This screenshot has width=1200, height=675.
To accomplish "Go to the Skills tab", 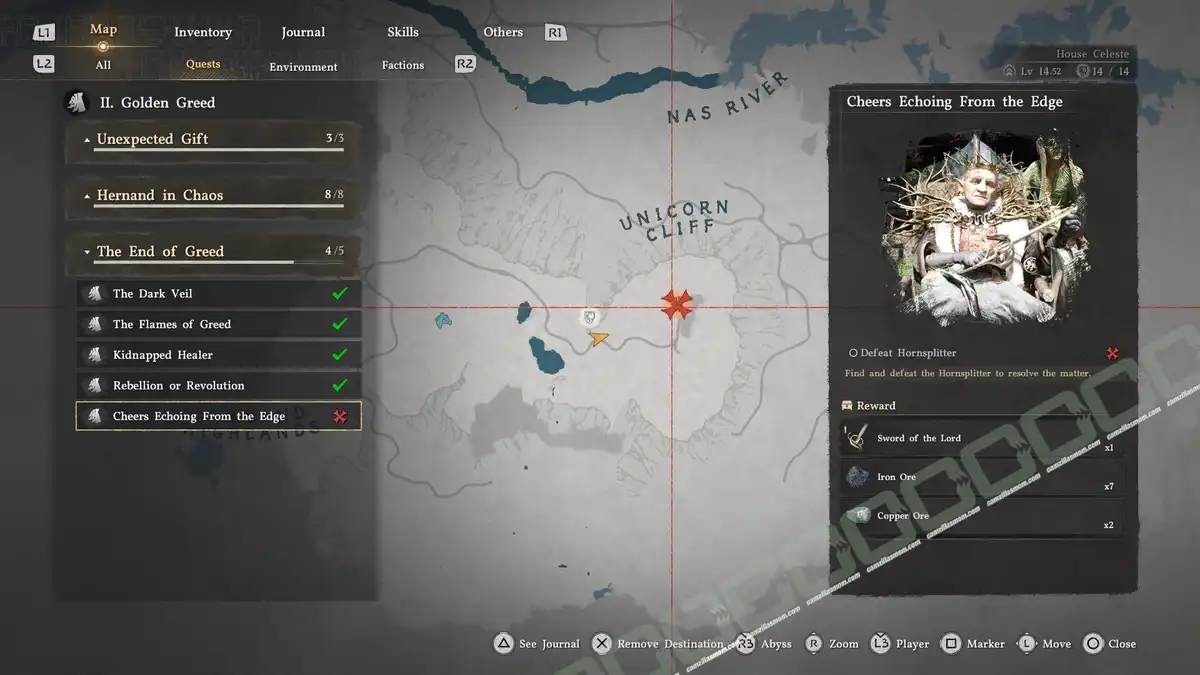I will point(403,32).
